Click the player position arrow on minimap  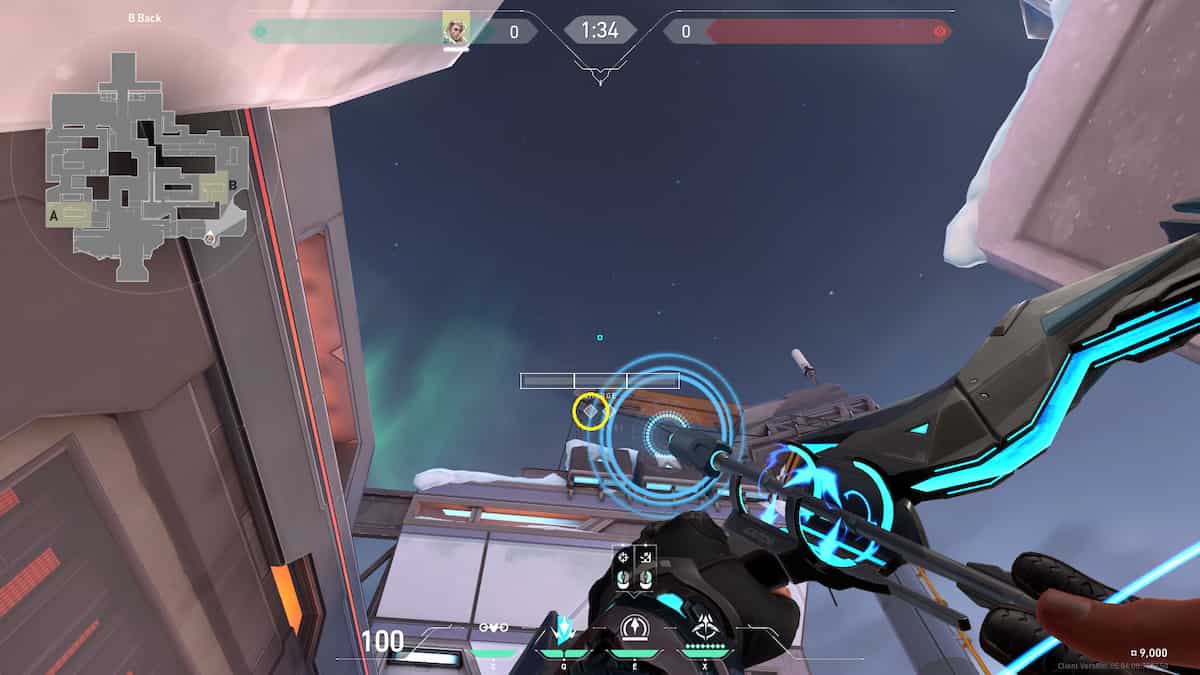tap(209, 238)
